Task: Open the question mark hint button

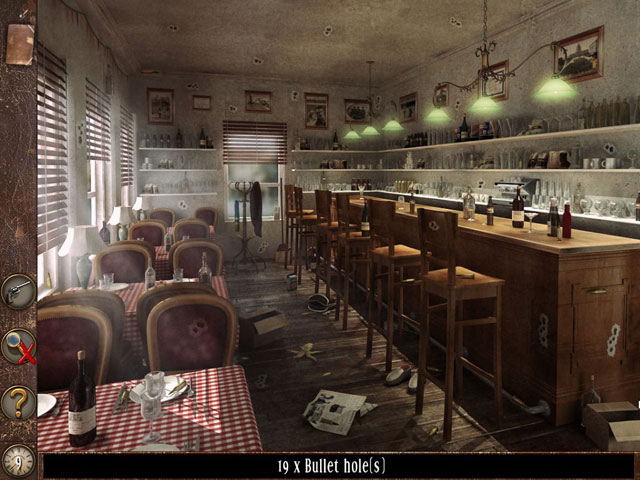Action: [x=18, y=402]
